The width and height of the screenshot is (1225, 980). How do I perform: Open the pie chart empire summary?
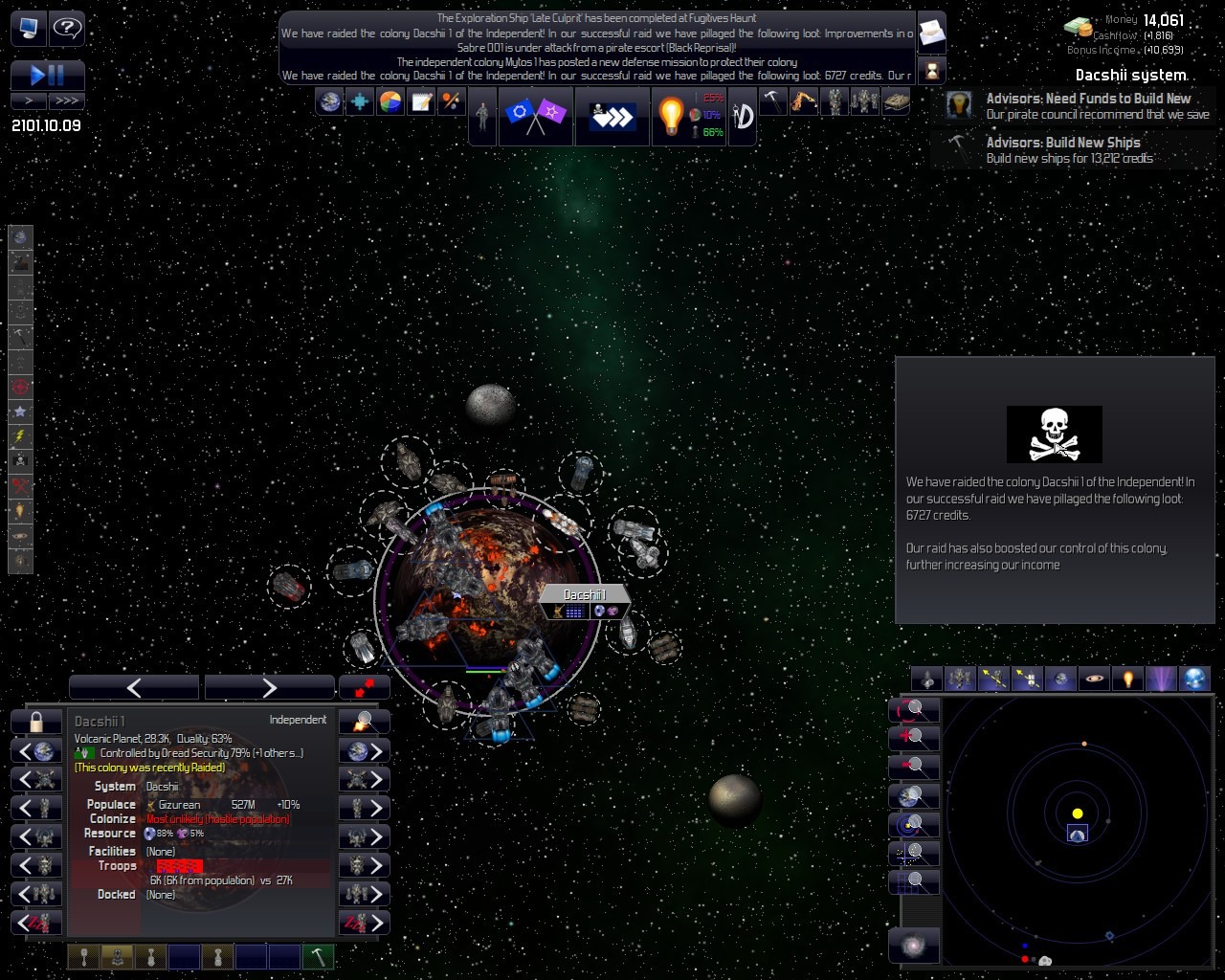pyautogui.click(x=390, y=101)
